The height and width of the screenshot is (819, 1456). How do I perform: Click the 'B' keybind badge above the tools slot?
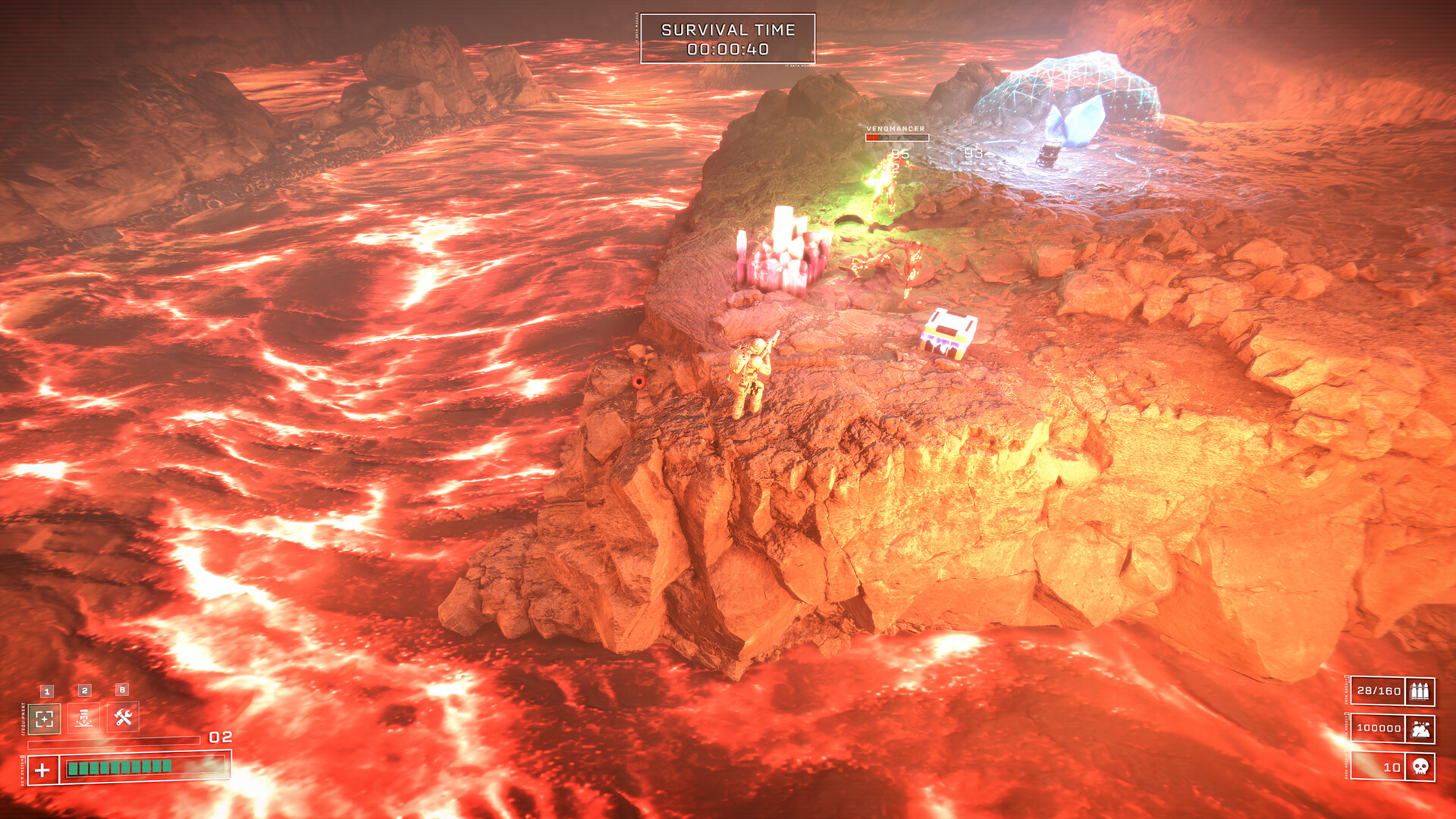point(121,689)
